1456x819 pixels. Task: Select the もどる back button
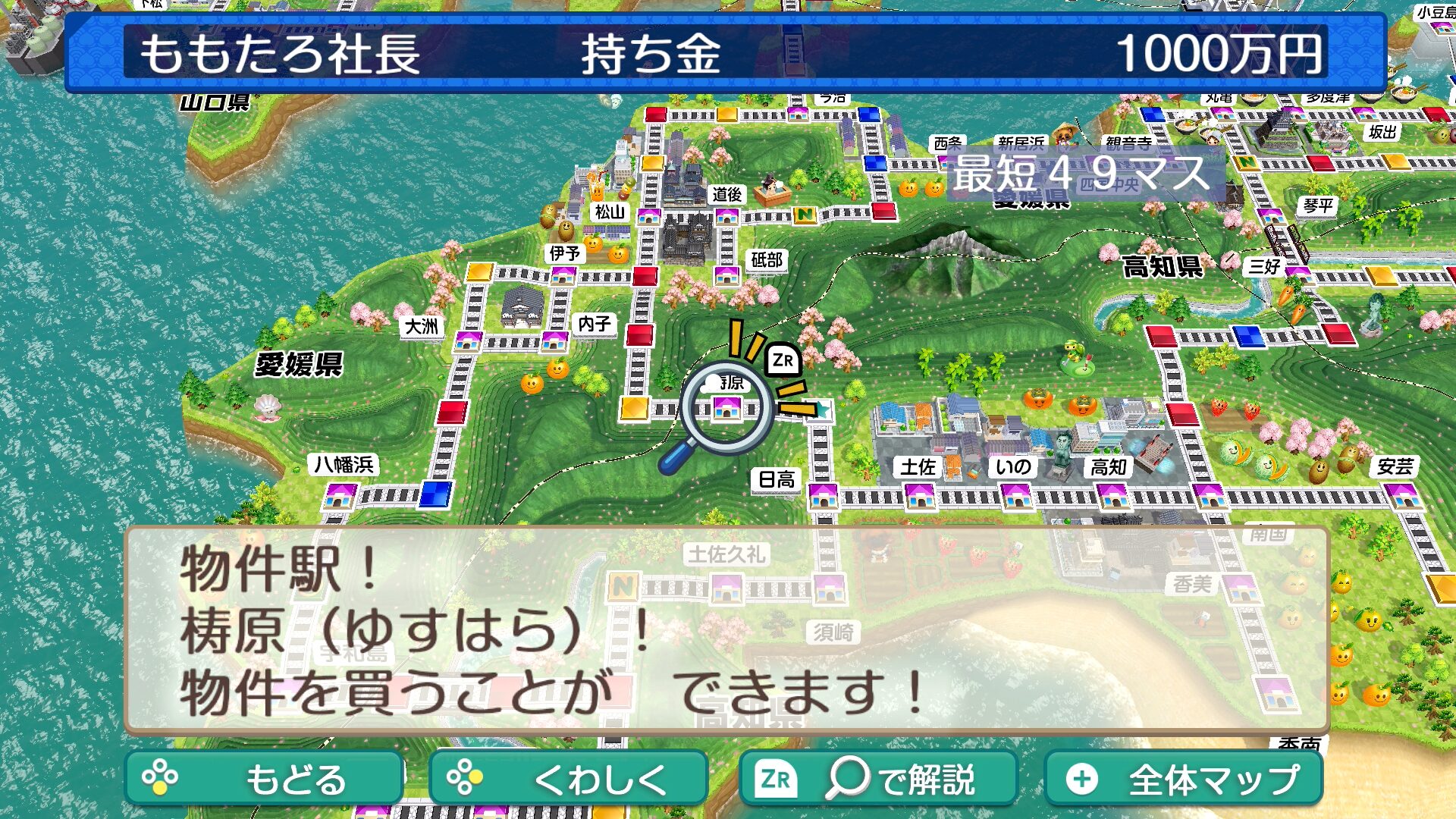(263, 778)
